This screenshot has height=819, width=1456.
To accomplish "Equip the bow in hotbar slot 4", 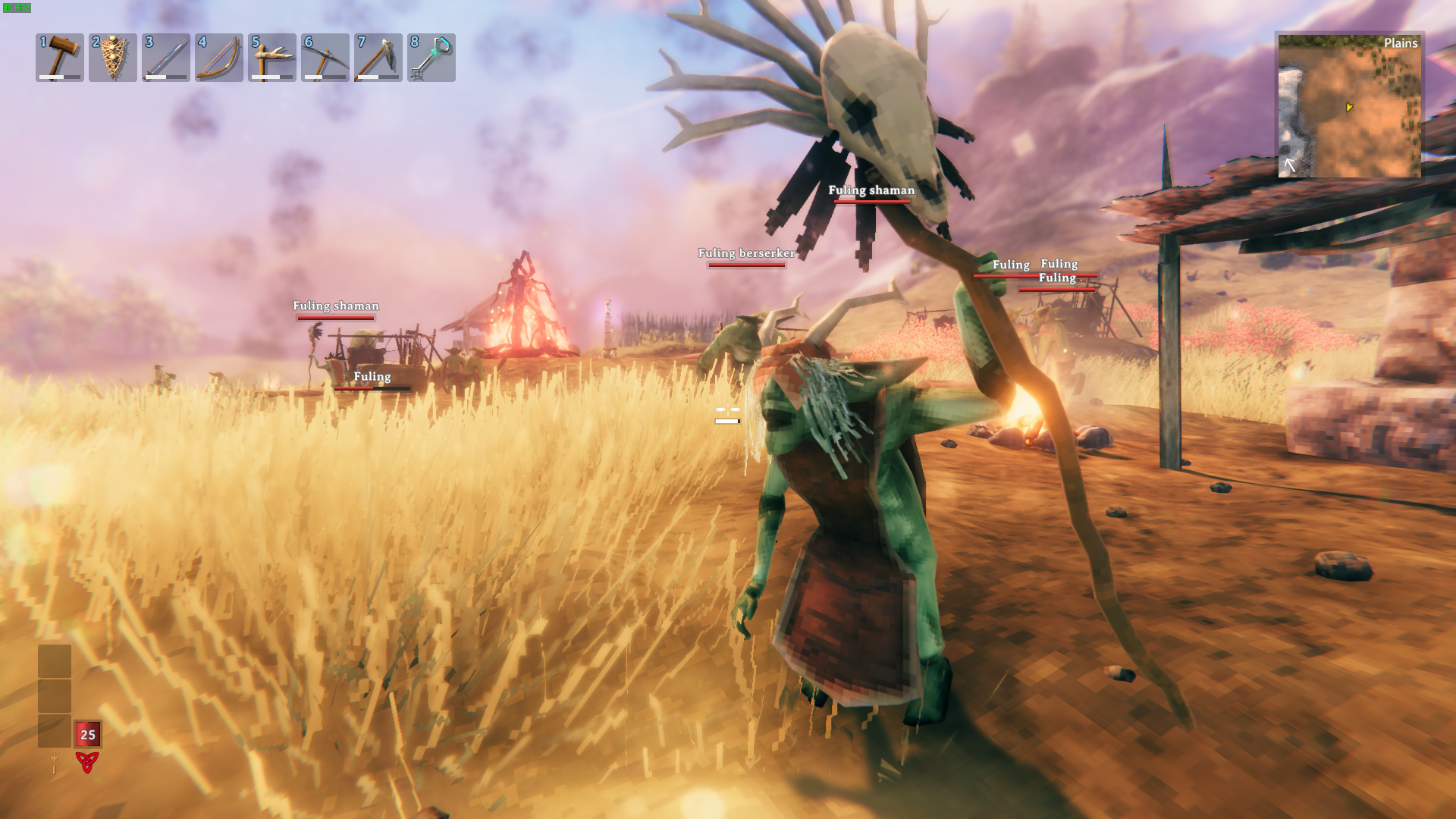I will click(x=219, y=58).
